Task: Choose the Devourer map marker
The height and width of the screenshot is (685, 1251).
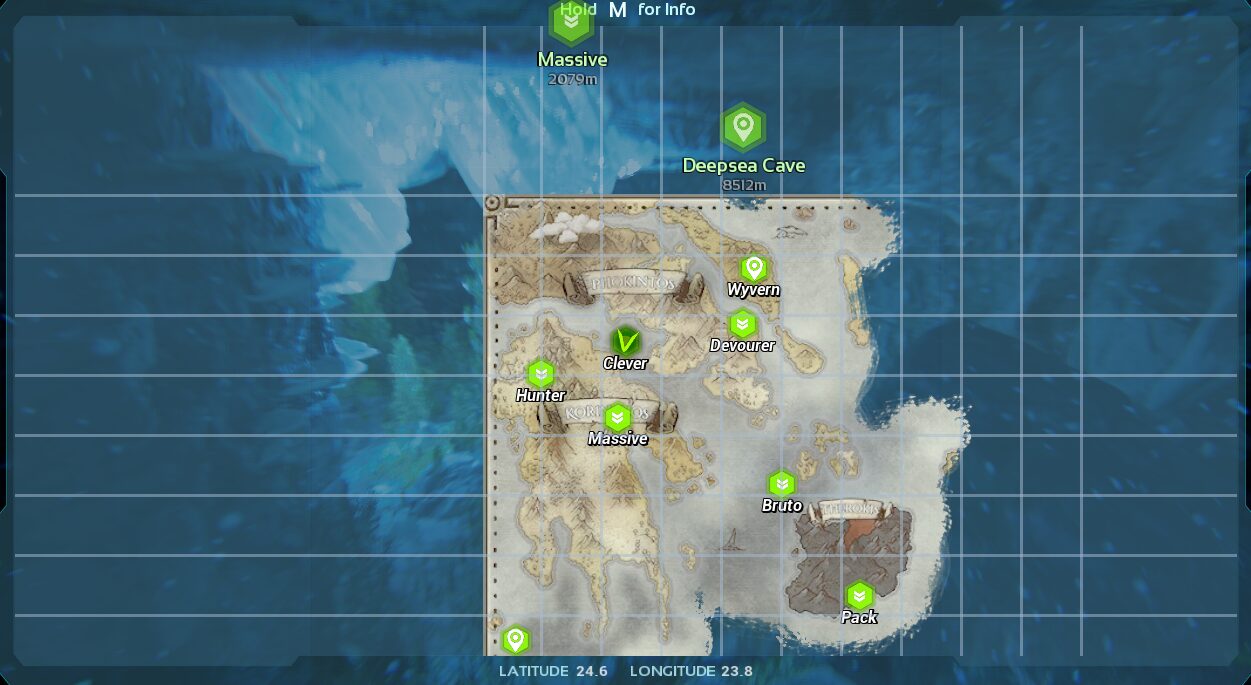Action: tap(742, 324)
